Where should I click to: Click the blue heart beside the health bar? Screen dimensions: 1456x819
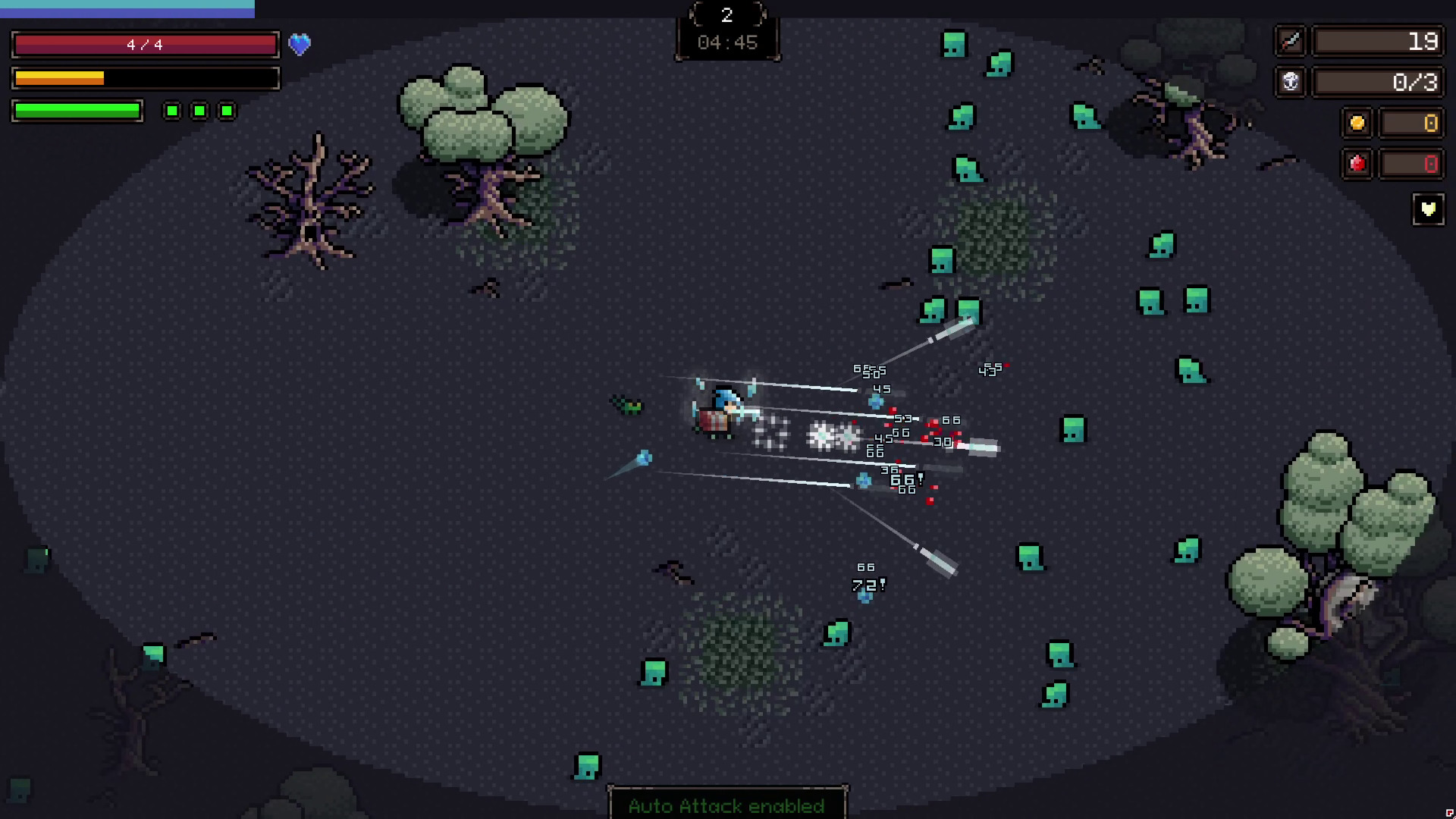pos(300,45)
